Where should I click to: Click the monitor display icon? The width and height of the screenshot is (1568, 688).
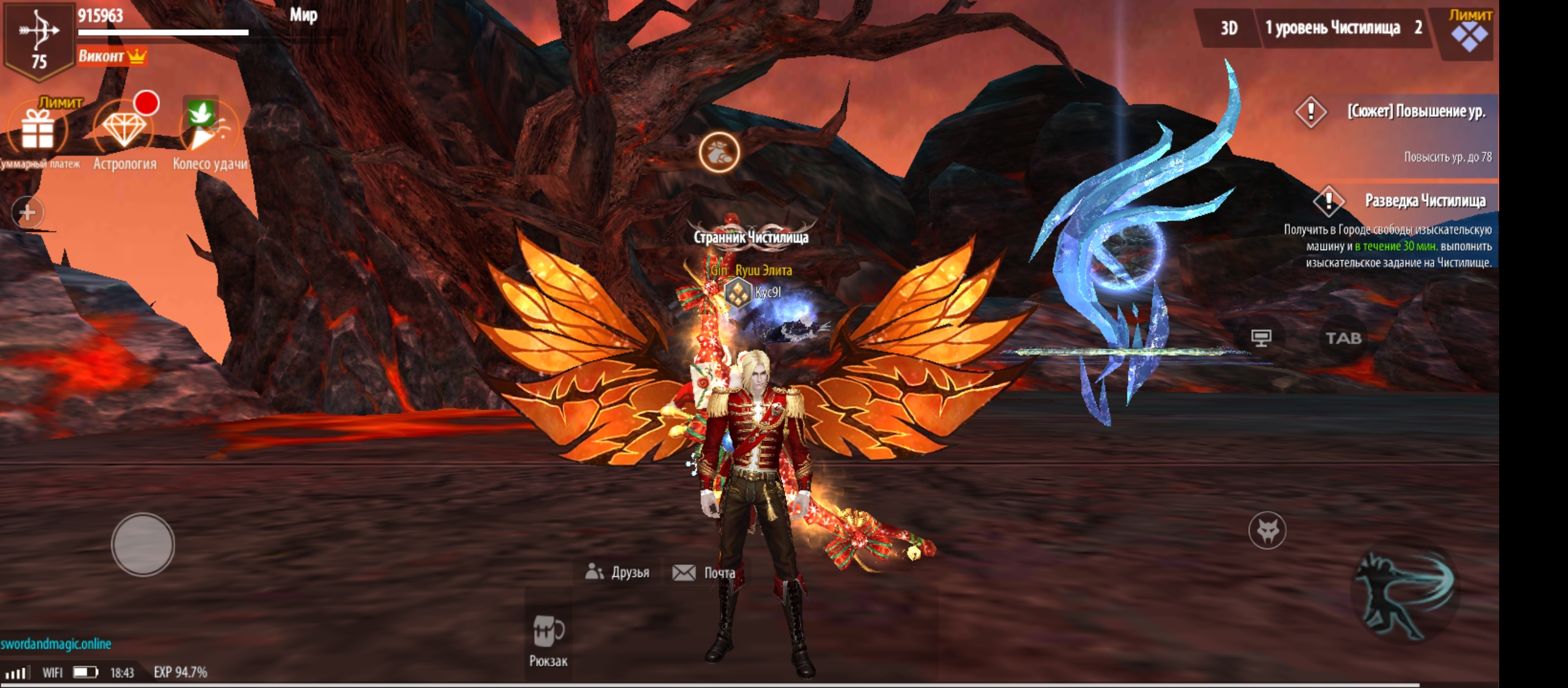1261,338
